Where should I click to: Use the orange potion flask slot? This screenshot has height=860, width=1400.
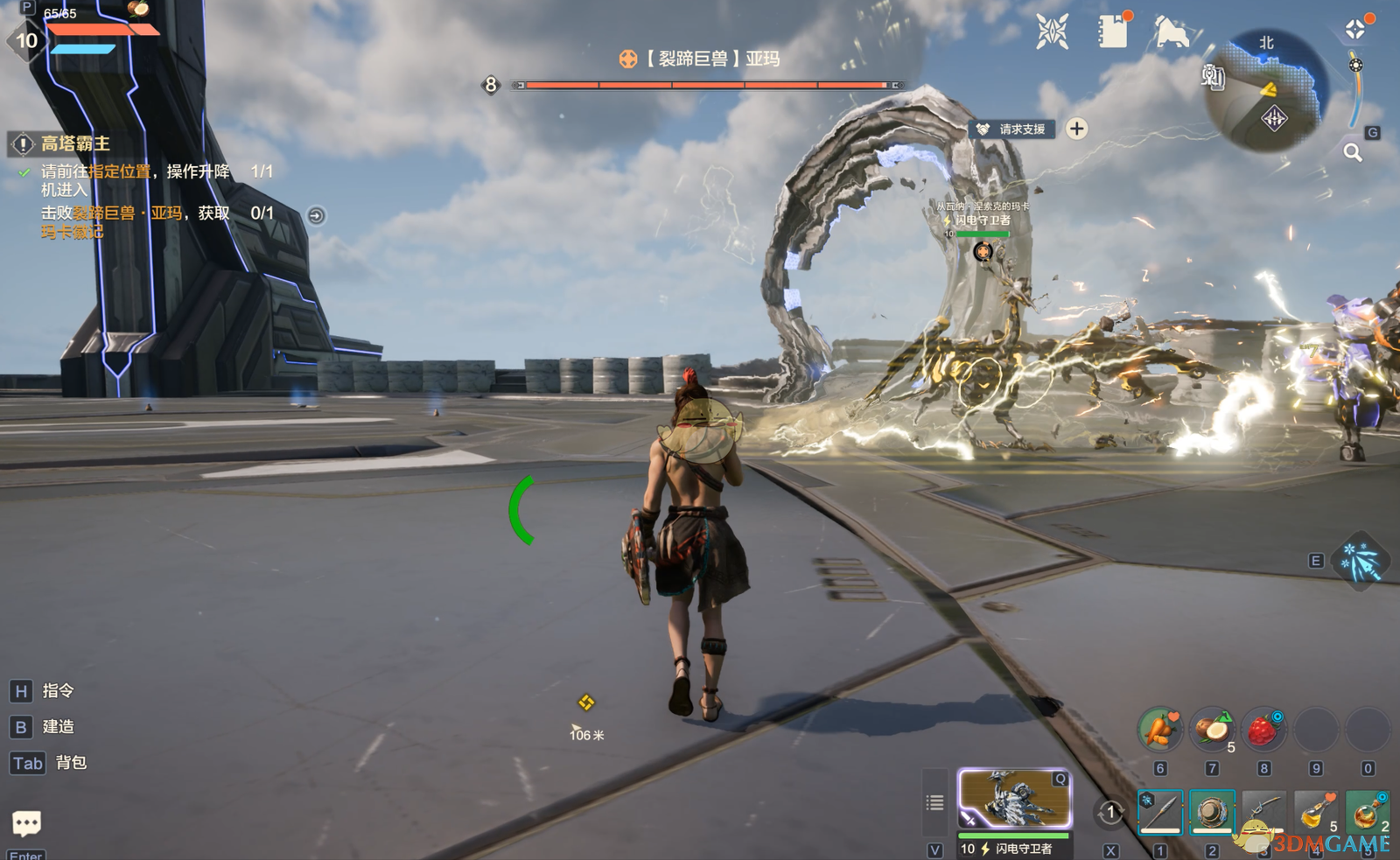tap(1367, 813)
